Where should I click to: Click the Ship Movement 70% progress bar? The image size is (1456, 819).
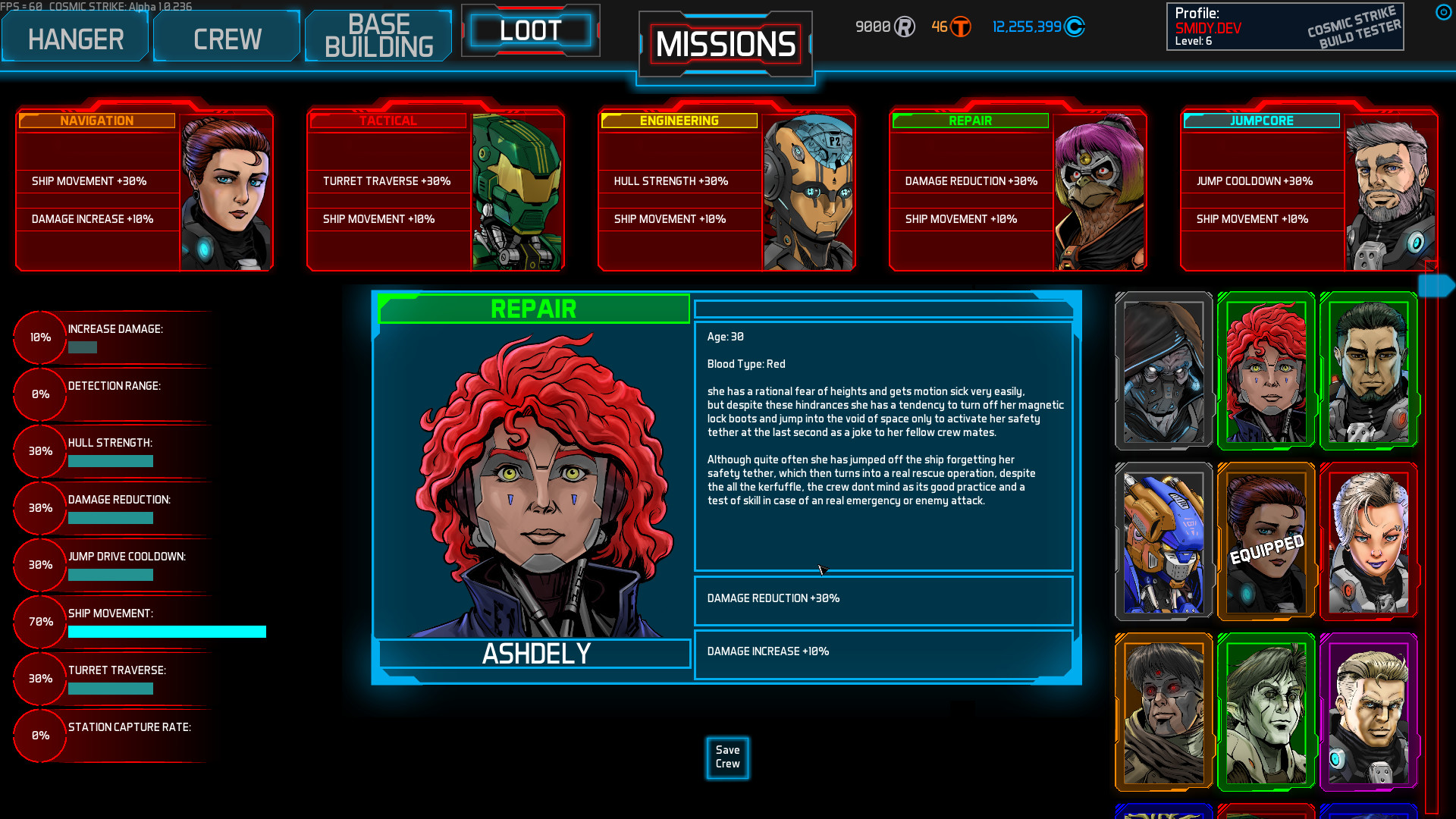coord(167,632)
